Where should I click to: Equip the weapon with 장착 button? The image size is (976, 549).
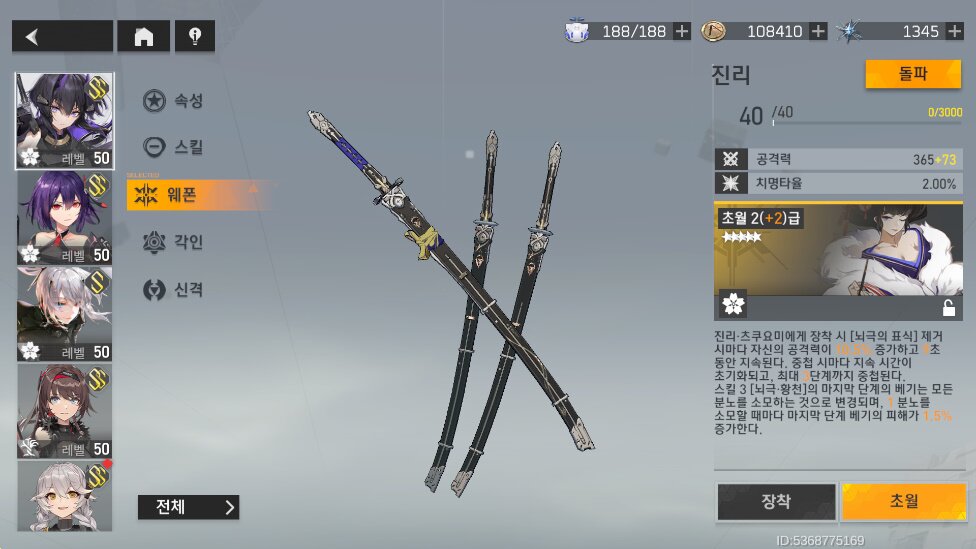(776, 502)
